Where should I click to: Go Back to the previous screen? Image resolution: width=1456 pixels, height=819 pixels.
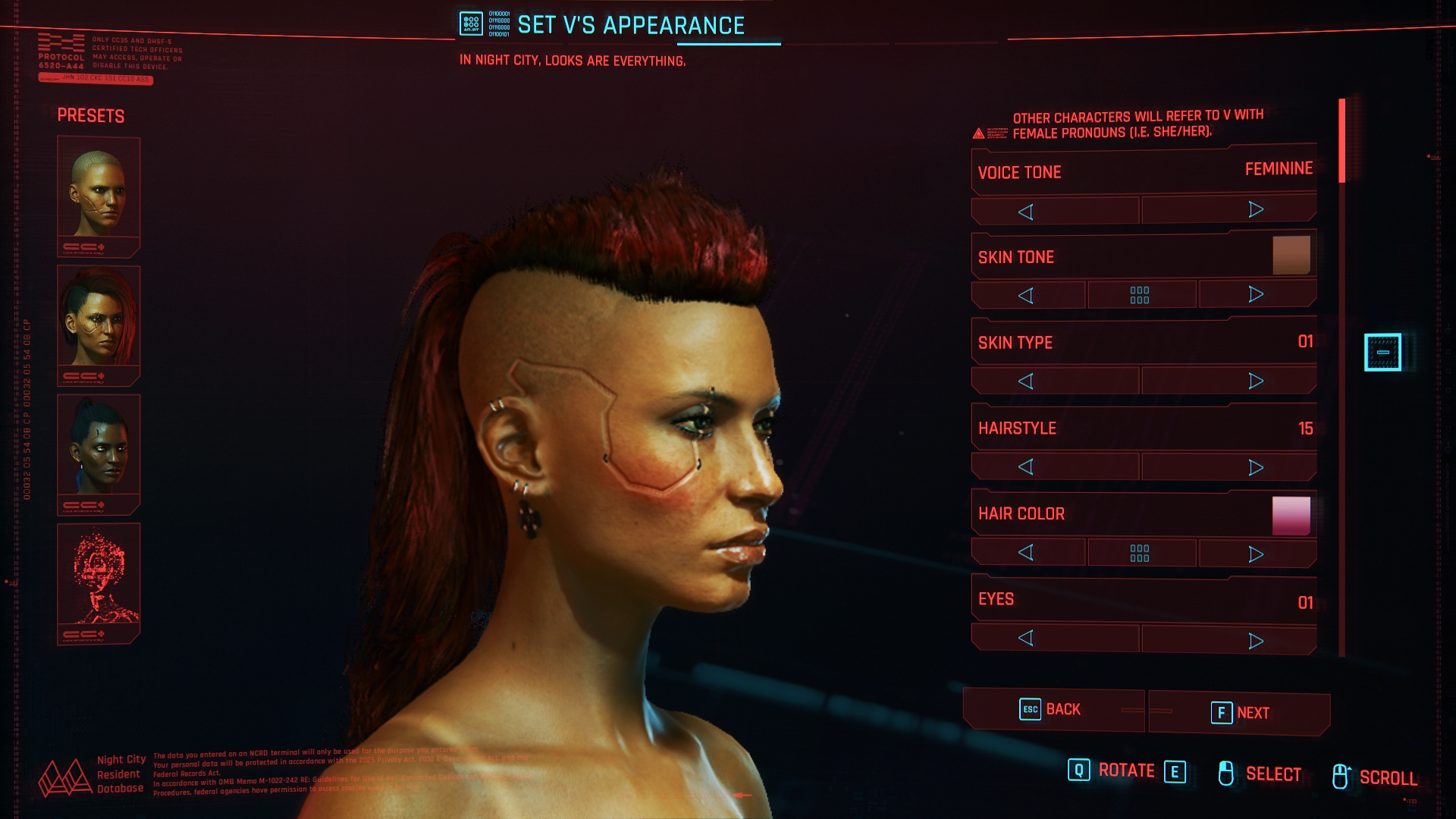[x=1052, y=710]
